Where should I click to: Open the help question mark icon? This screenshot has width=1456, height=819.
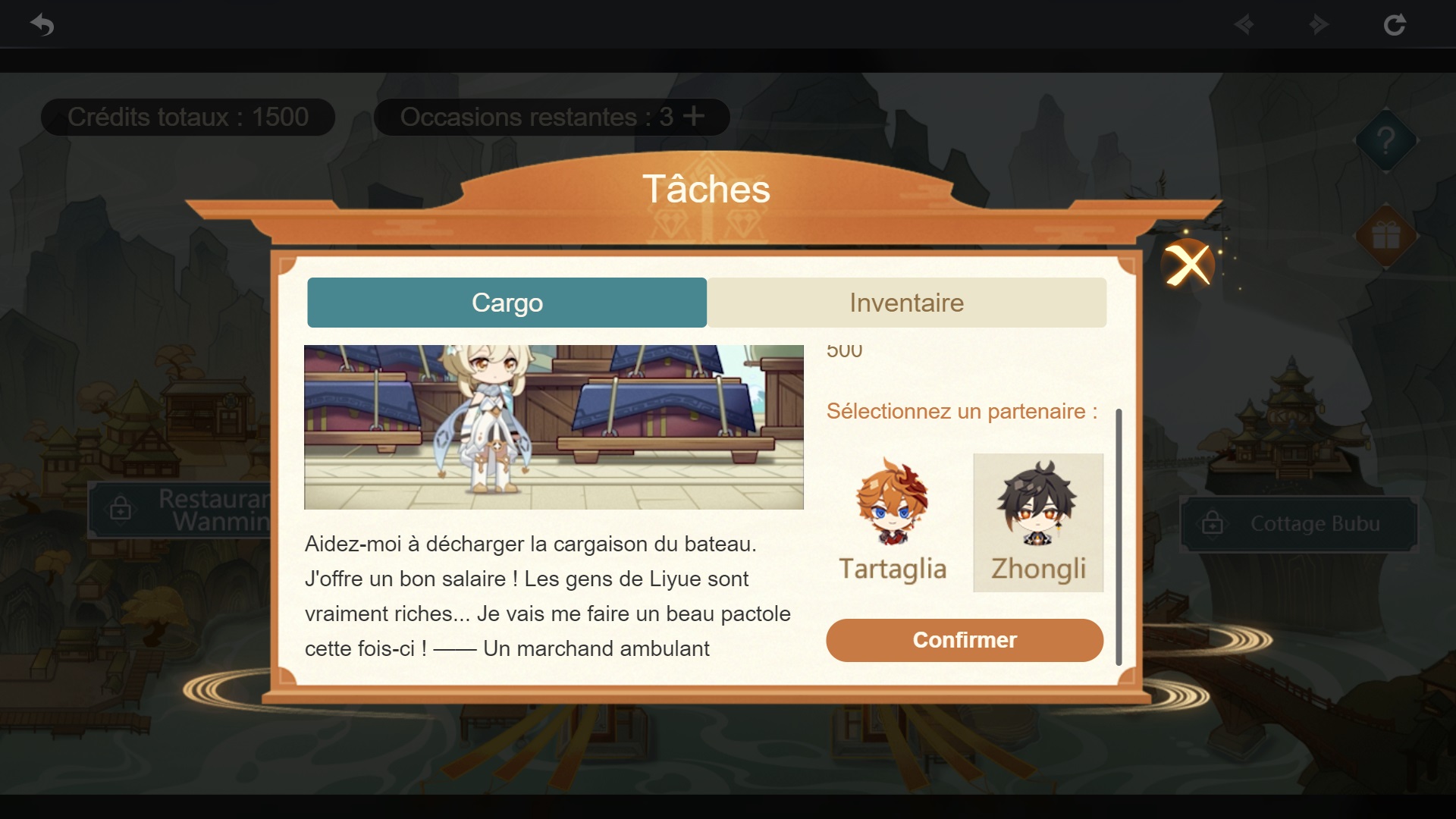click(x=1386, y=141)
